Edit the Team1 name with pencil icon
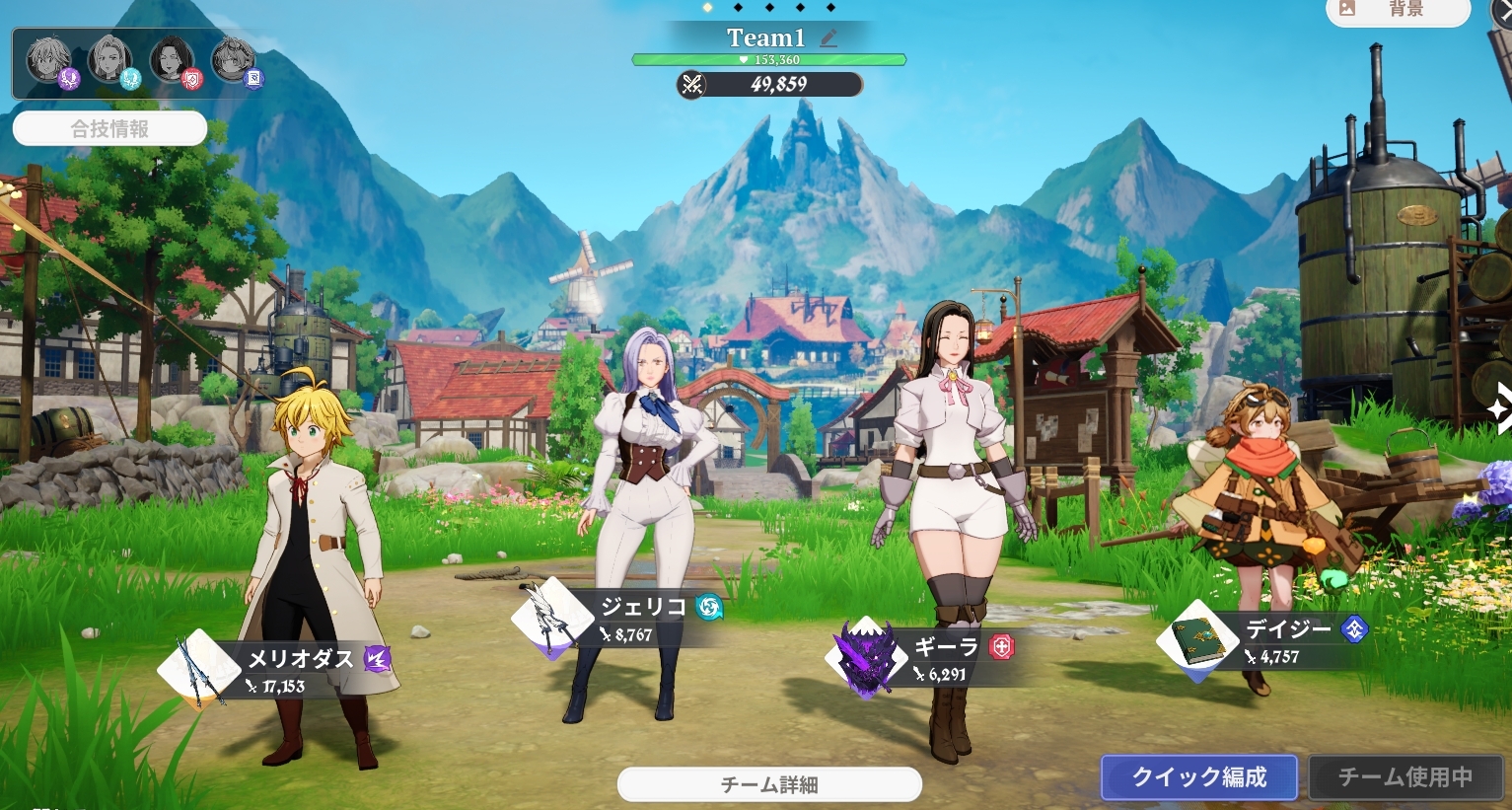1512x810 pixels. click(828, 38)
